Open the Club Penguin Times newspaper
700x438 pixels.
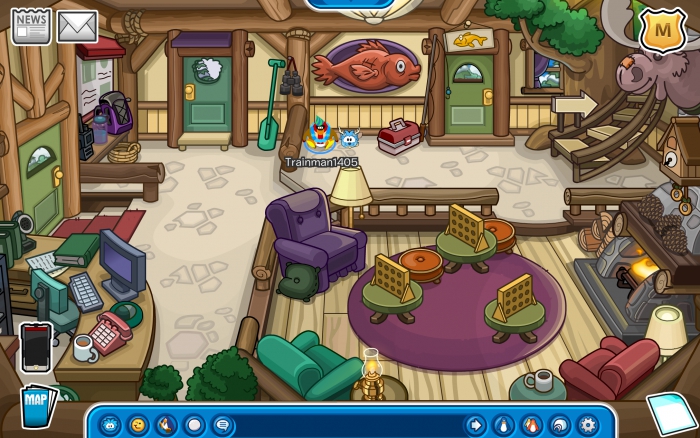pos(31,26)
